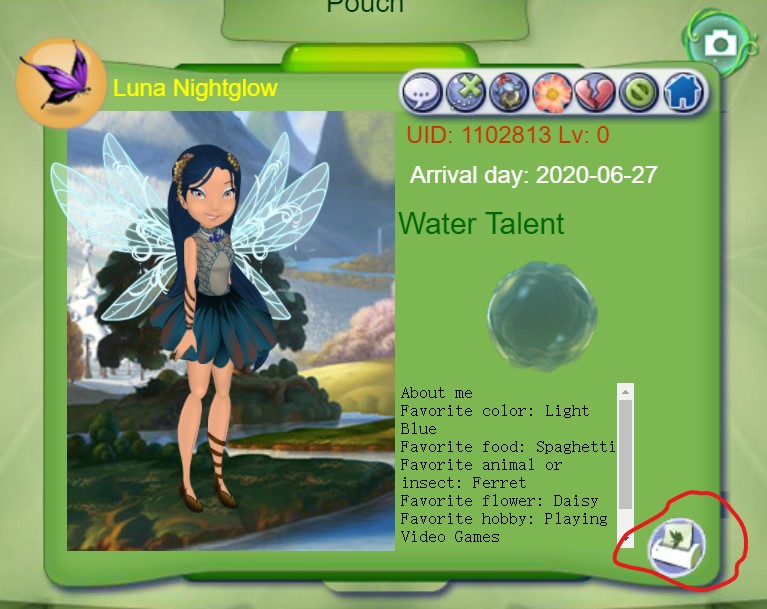The width and height of the screenshot is (767, 609).
Task: Visit home using the blue house icon
Action: tap(683, 93)
